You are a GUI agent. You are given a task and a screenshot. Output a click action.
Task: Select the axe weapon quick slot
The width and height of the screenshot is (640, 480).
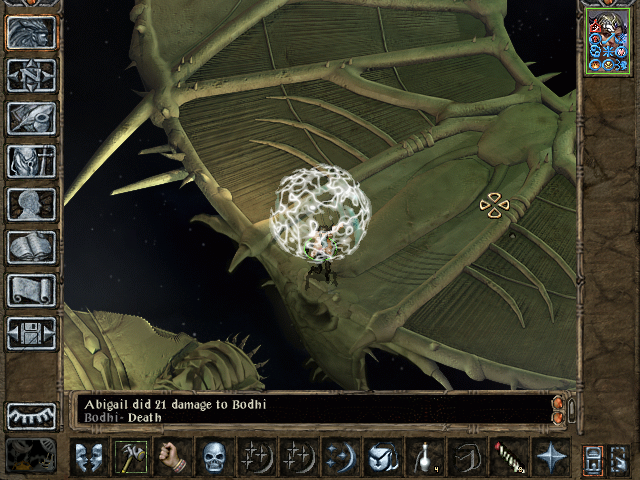pos(131,457)
